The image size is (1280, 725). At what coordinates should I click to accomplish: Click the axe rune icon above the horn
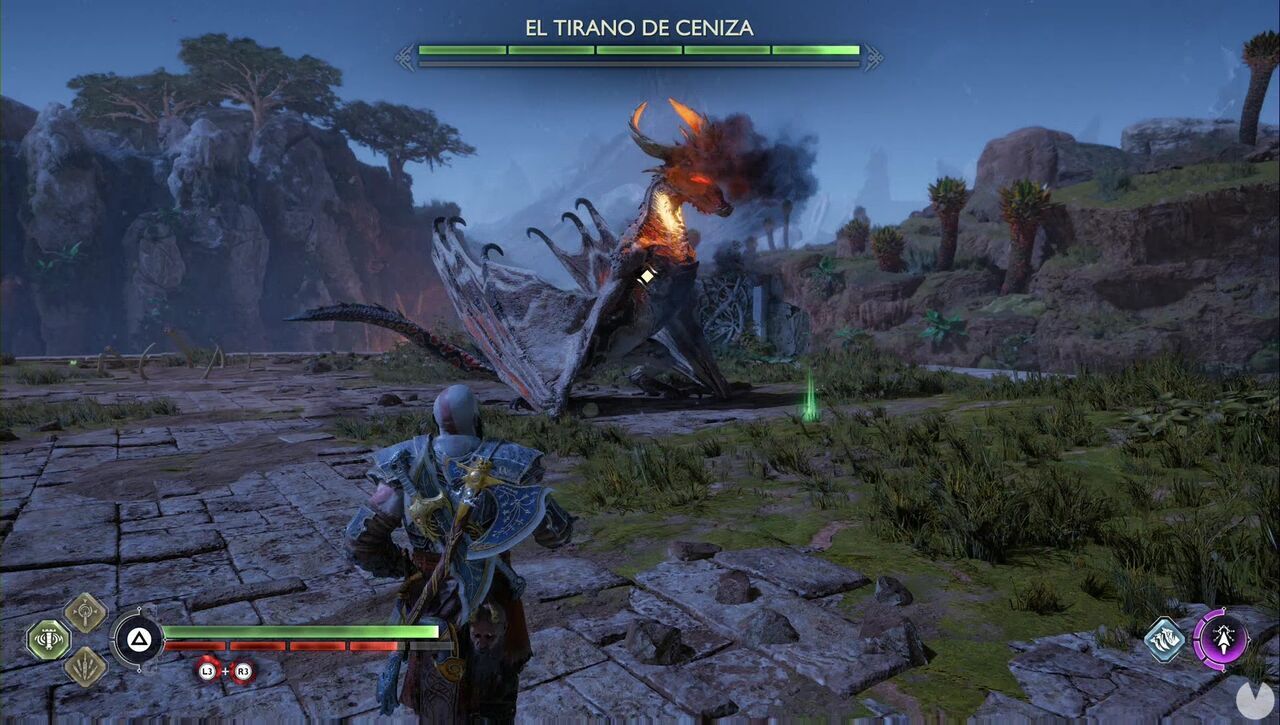(x=84, y=613)
